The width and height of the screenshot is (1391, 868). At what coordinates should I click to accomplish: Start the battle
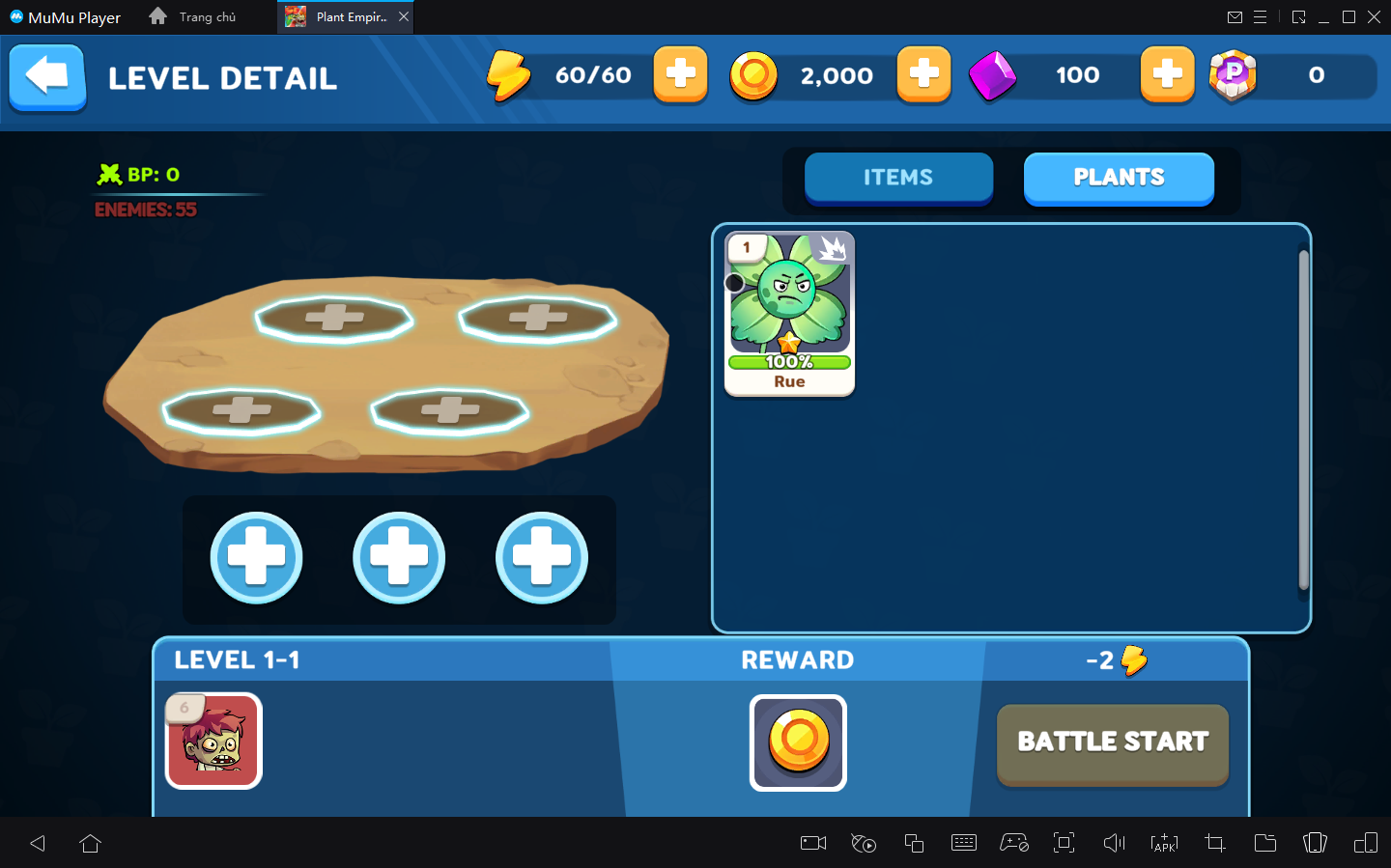point(1113,742)
